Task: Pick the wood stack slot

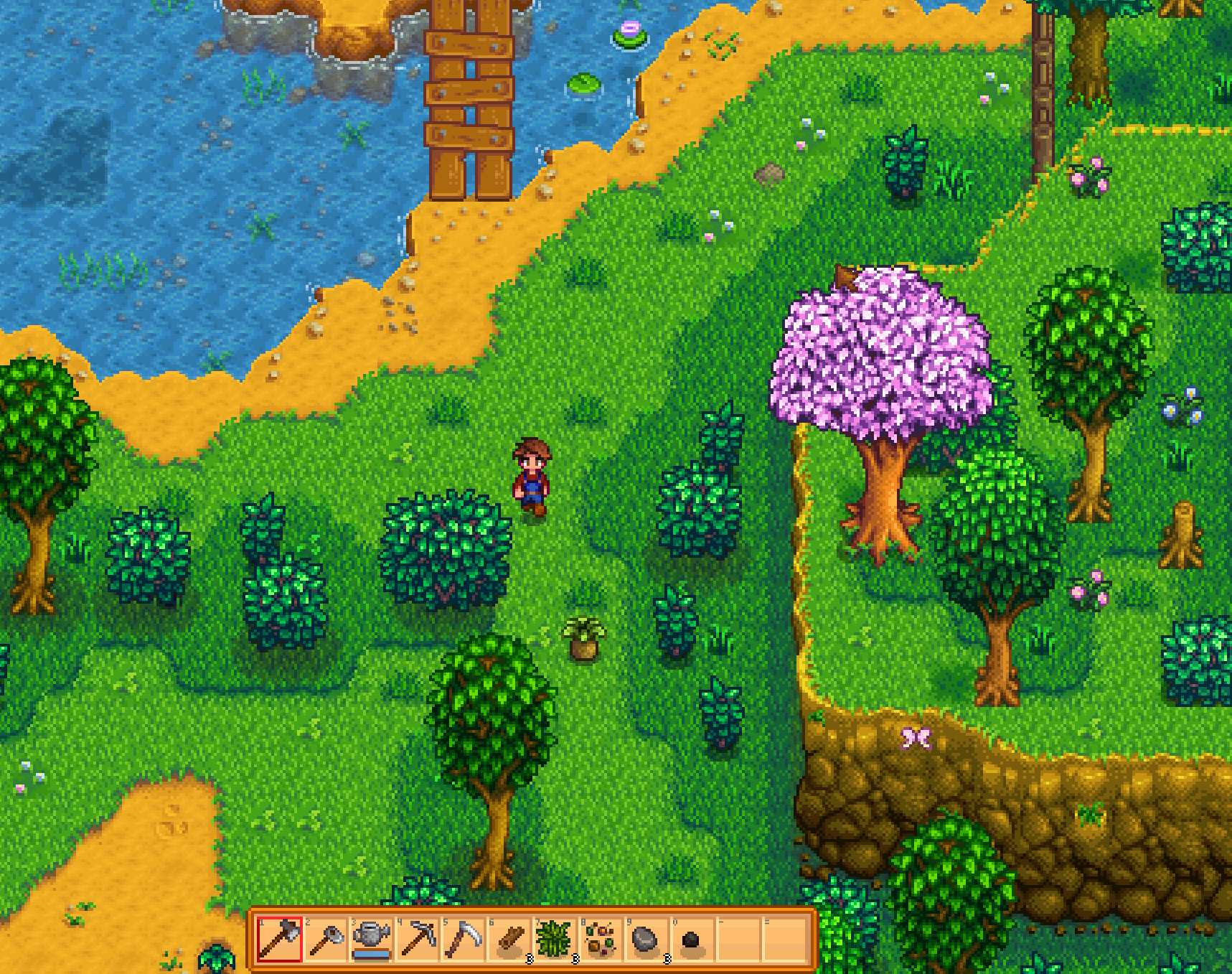Action: tap(509, 938)
